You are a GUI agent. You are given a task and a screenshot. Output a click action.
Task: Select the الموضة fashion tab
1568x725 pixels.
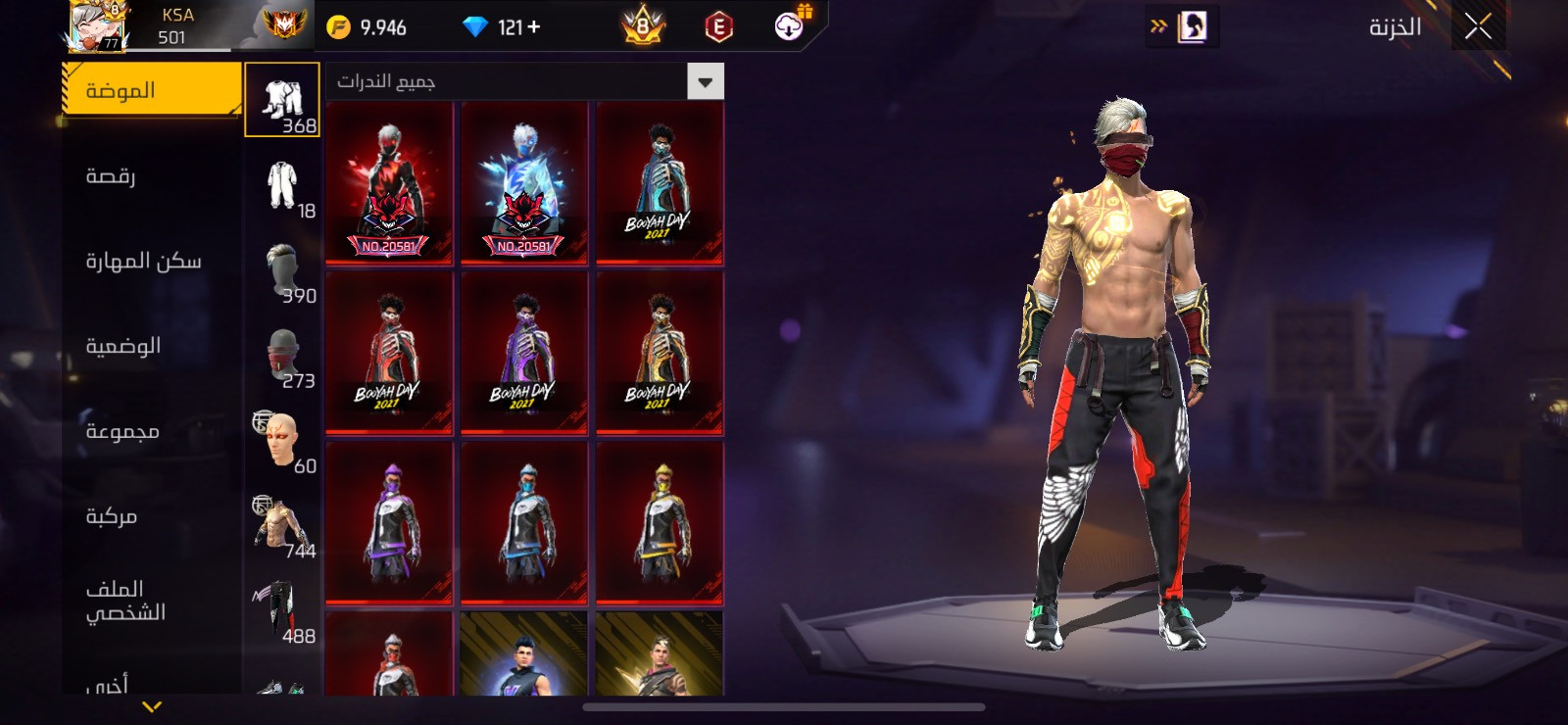(x=151, y=90)
